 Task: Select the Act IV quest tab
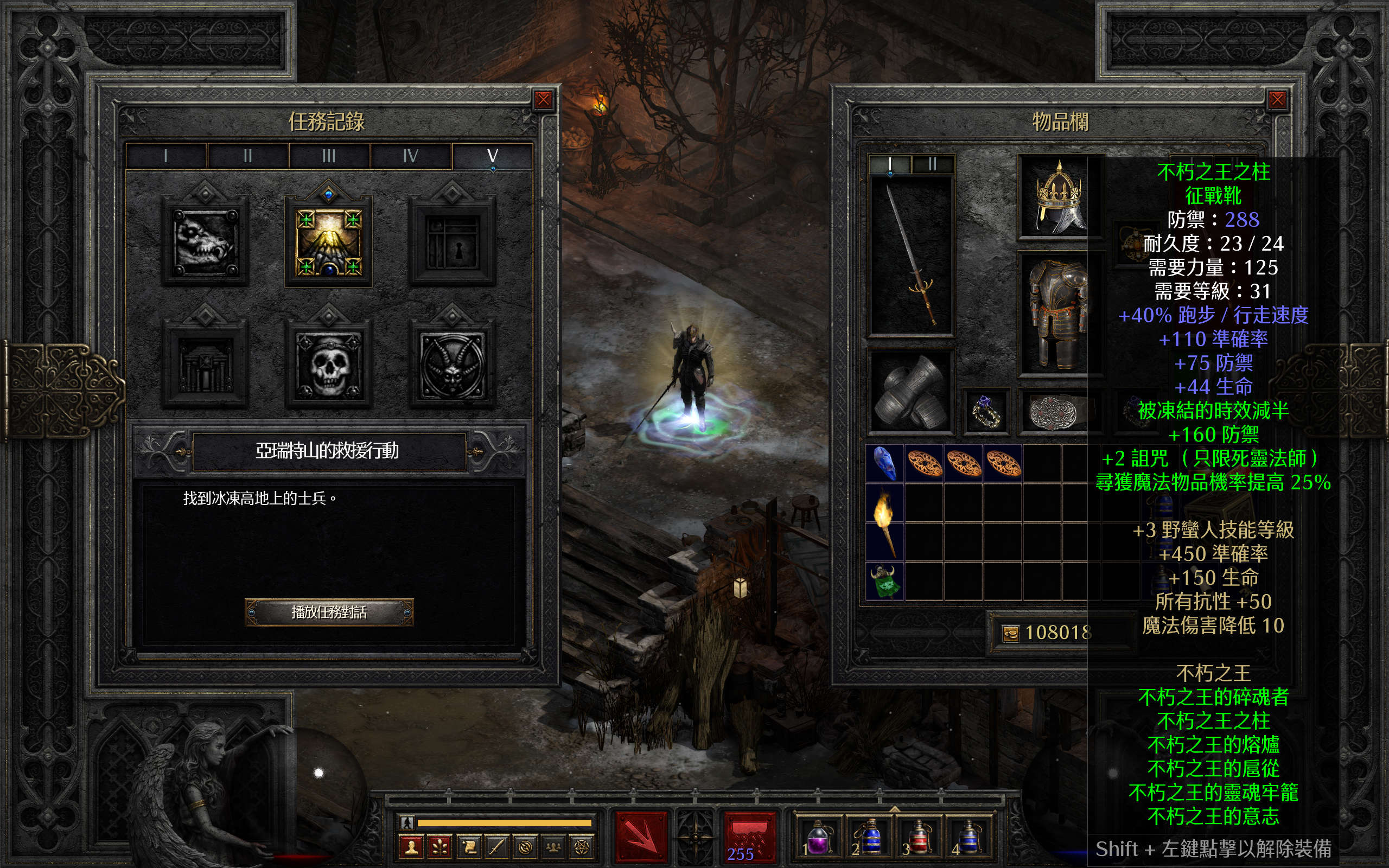point(410,156)
